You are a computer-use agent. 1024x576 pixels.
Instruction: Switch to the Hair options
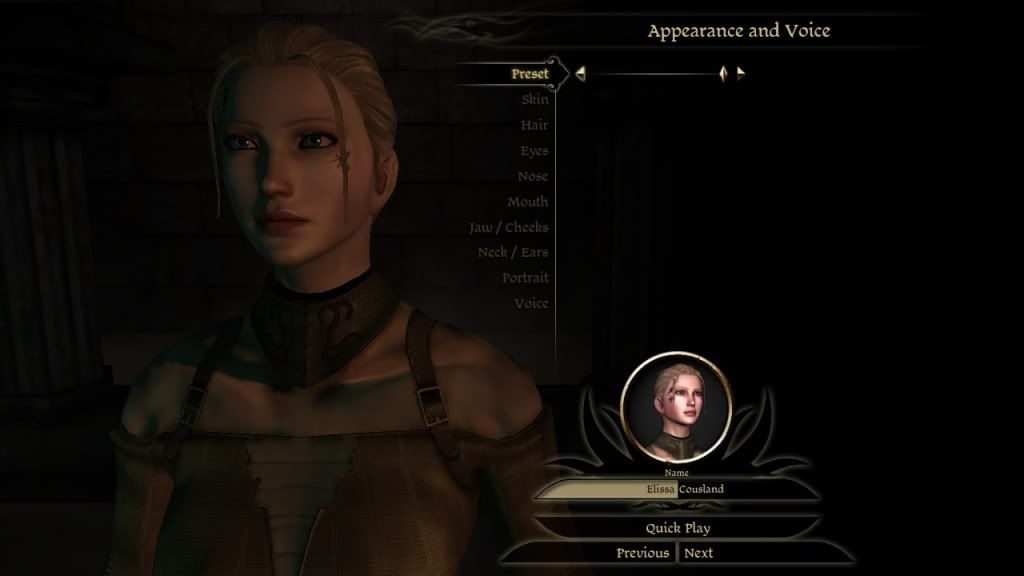click(534, 125)
